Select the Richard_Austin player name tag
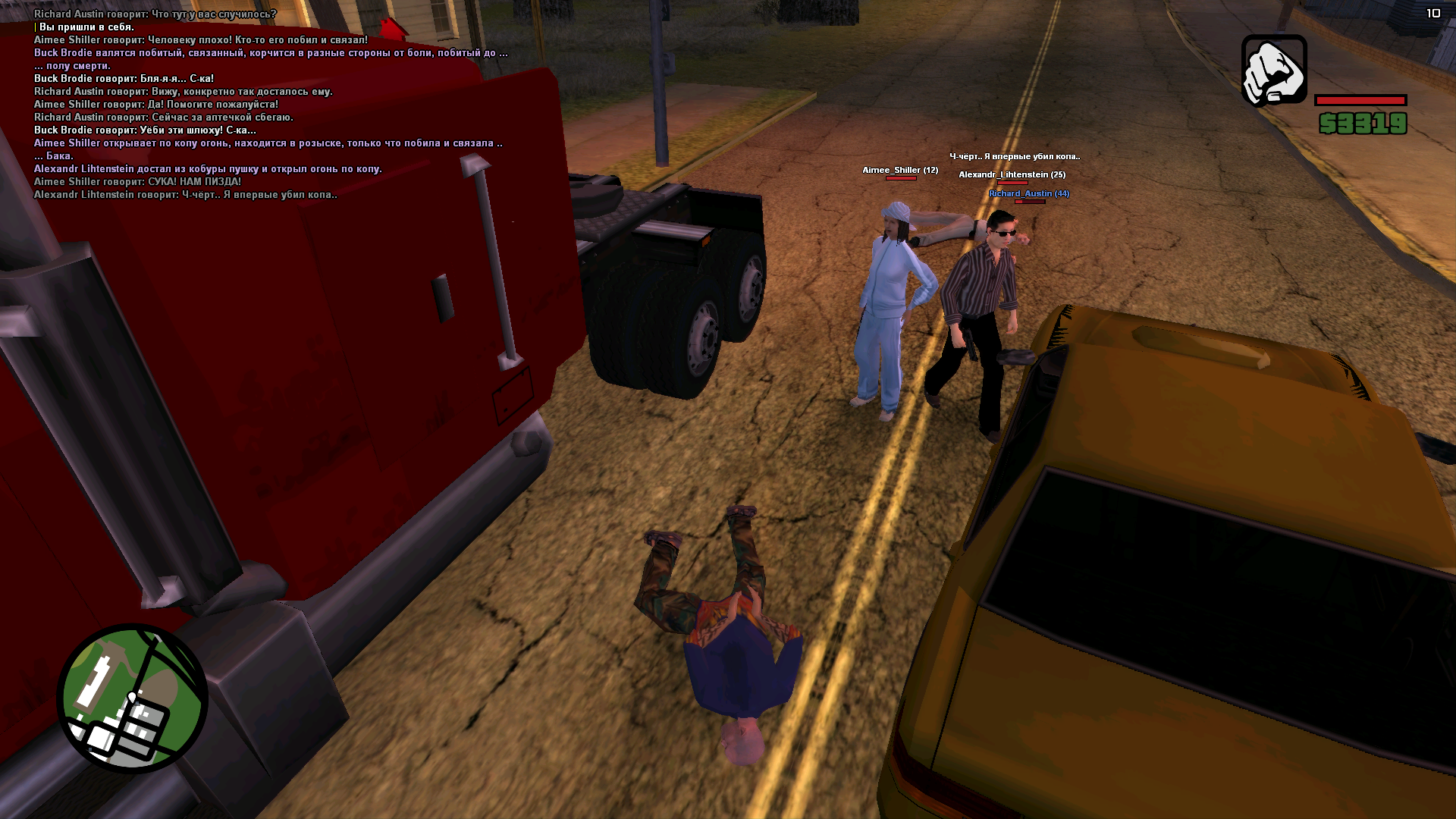Image resolution: width=1456 pixels, height=819 pixels. pos(1028,193)
